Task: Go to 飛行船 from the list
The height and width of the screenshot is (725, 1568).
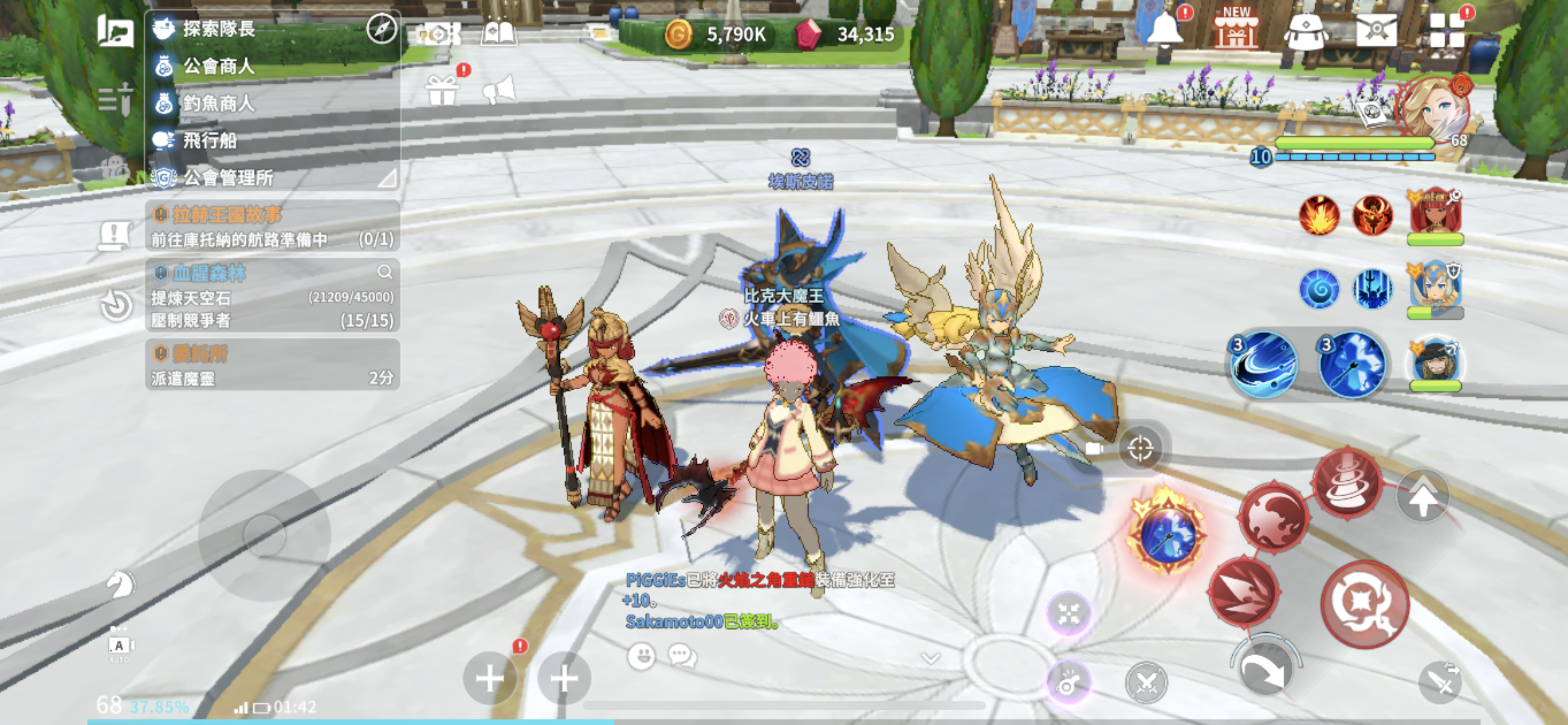Action: pyautogui.click(x=209, y=141)
